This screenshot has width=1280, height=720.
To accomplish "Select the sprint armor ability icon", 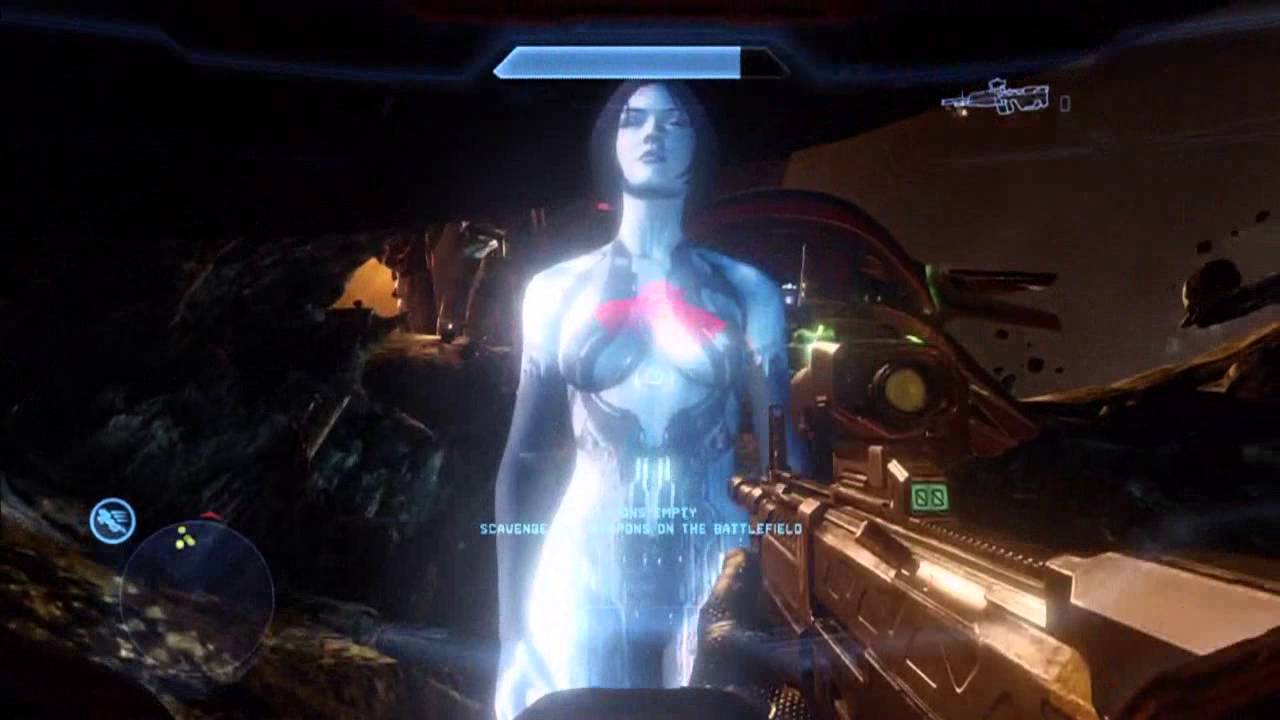I will [x=112, y=520].
